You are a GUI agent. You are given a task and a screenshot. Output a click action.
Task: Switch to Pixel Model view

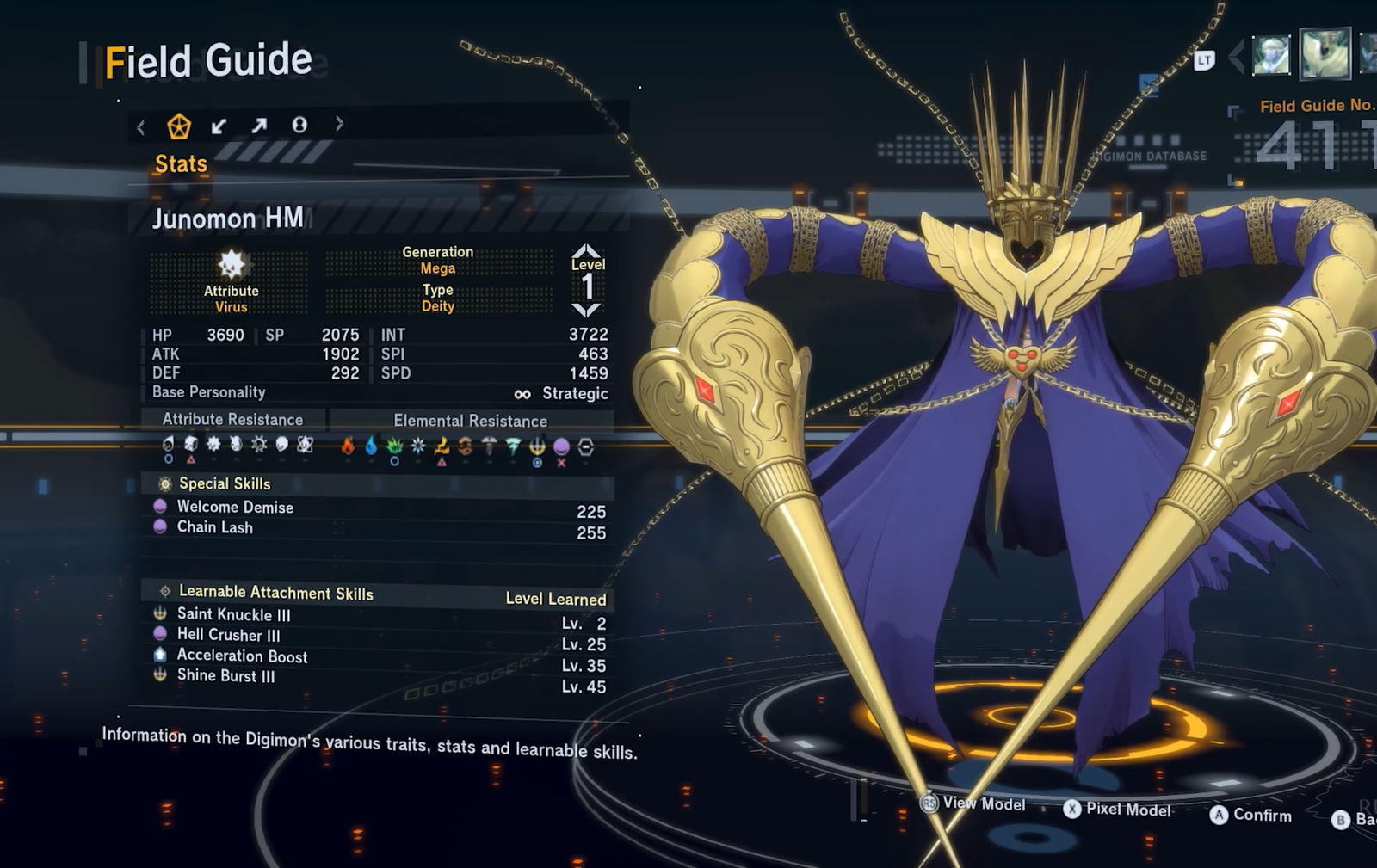coord(1127,810)
